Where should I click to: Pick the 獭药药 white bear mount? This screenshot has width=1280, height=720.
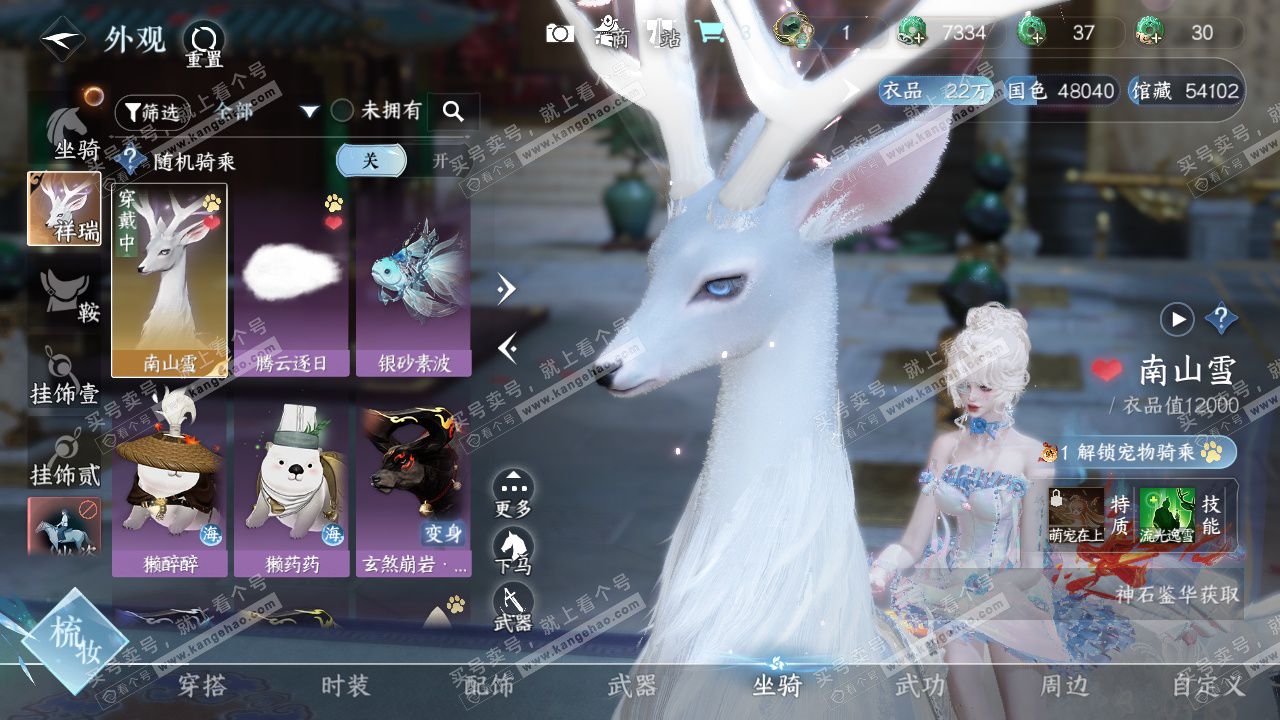click(291, 490)
